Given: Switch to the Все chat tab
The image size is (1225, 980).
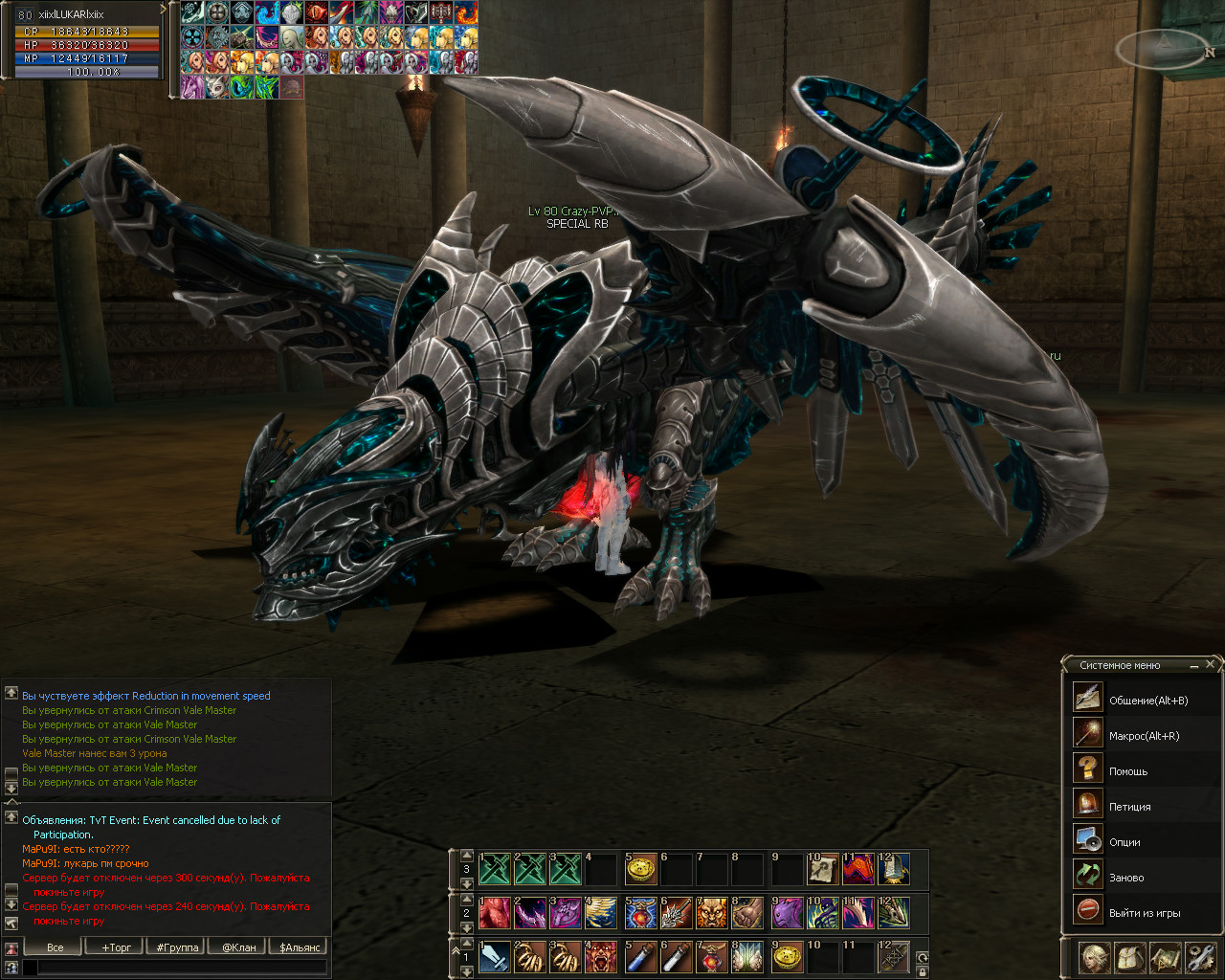Looking at the screenshot, I should click(x=56, y=947).
